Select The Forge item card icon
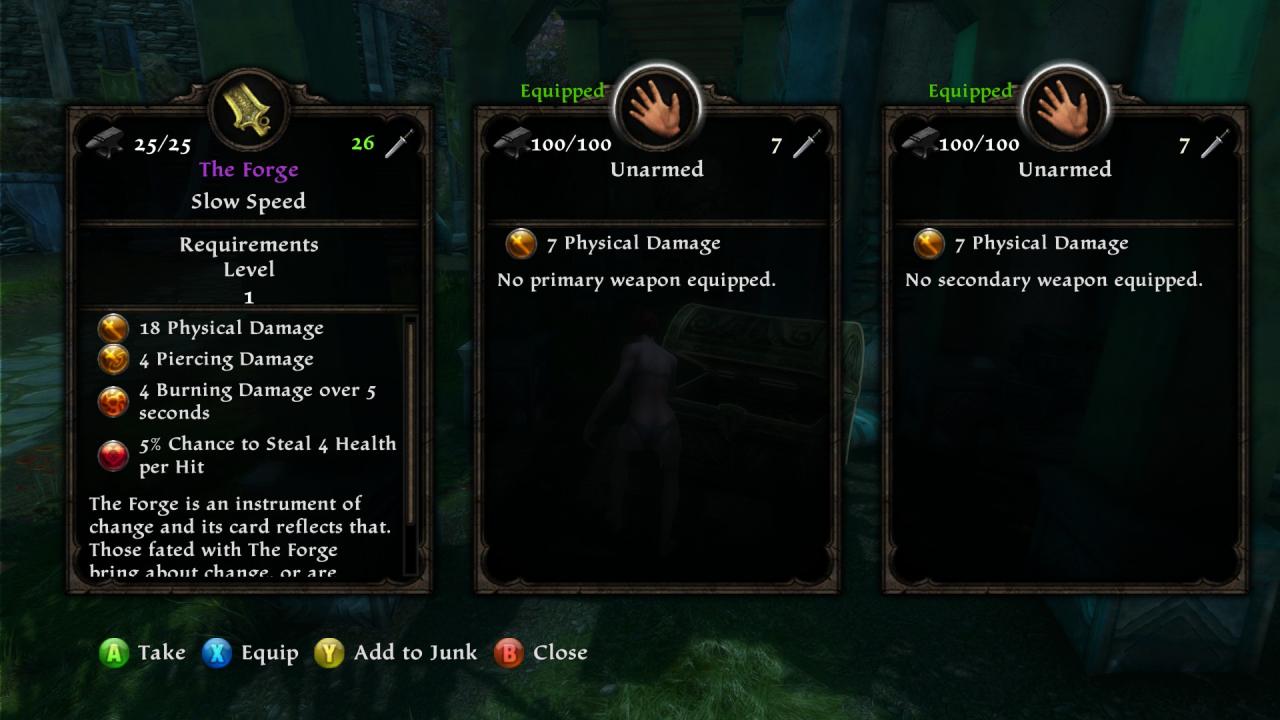The width and height of the screenshot is (1280, 720). click(249, 106)
